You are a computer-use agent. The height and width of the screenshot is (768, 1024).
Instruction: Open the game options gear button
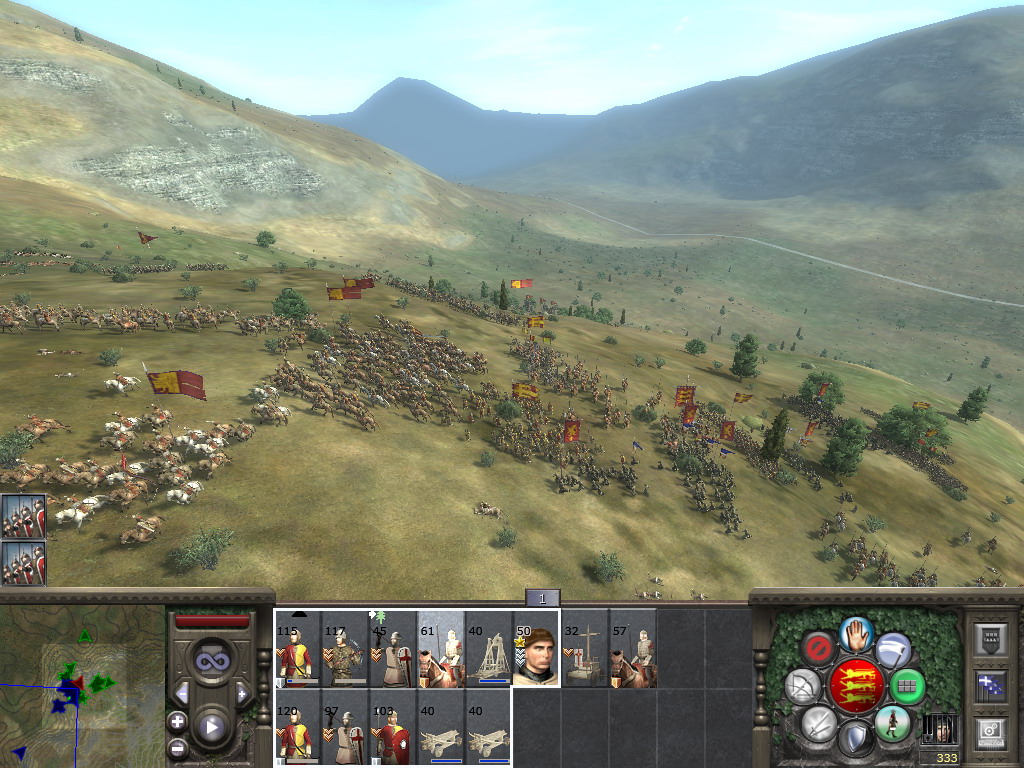coord(990,732)
